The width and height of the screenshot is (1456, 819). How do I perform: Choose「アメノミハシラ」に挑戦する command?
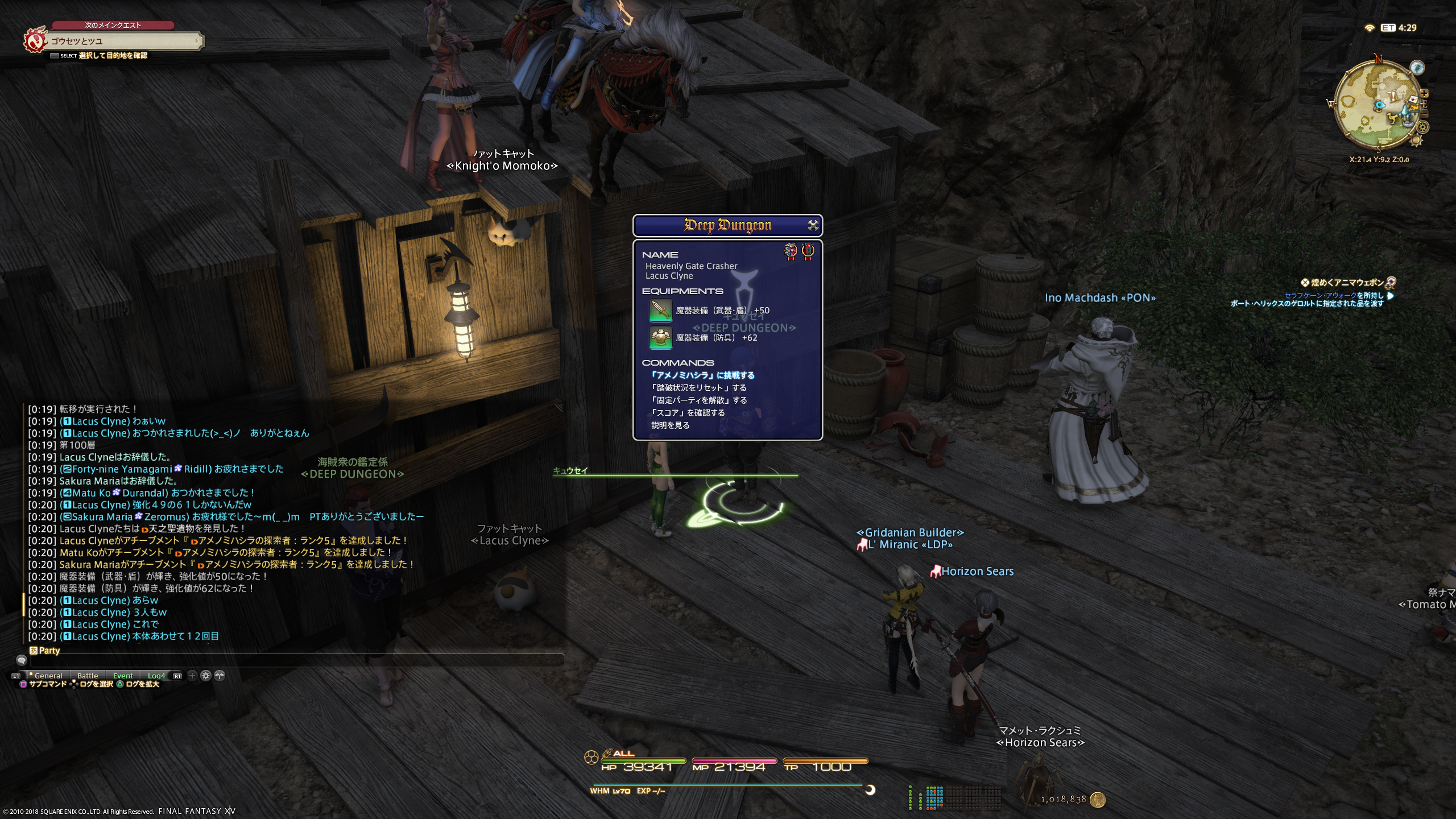(702, 375)
